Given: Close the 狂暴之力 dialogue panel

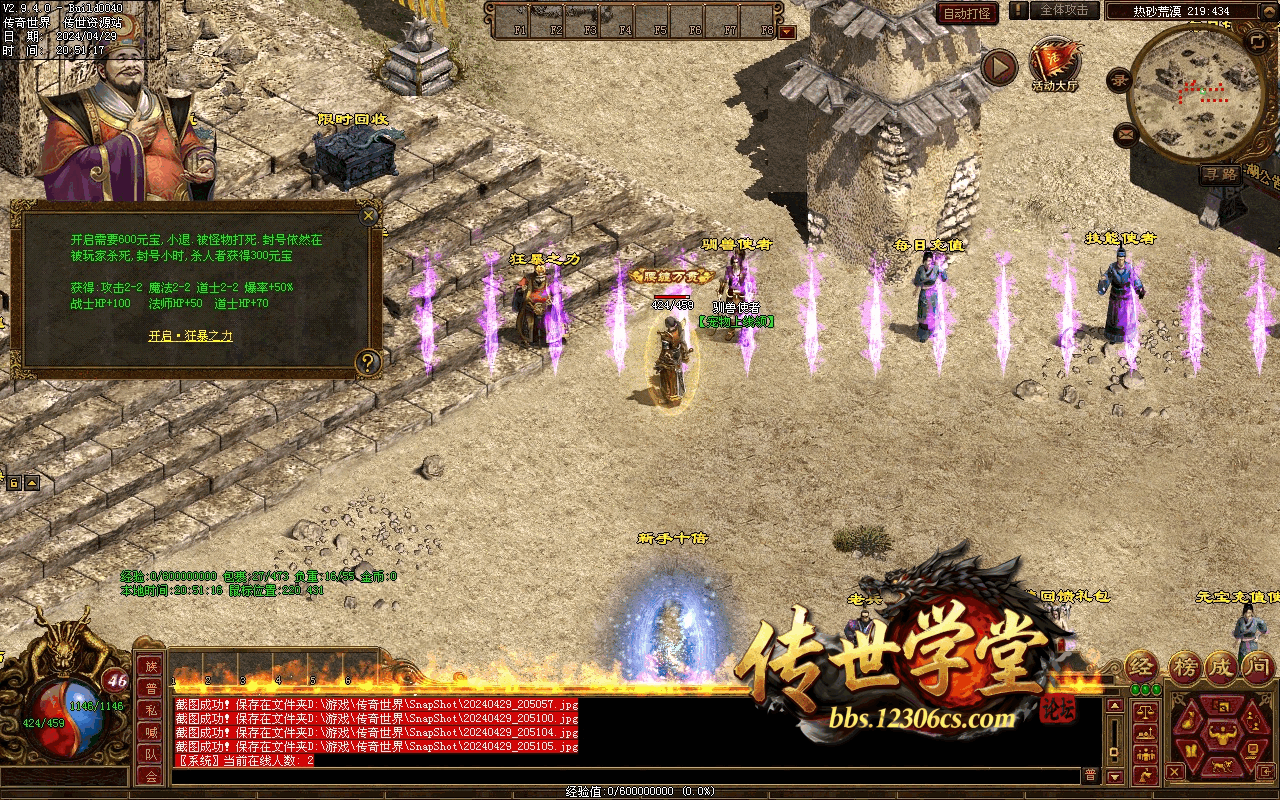Looking at the screenshot, I should 369,215.
